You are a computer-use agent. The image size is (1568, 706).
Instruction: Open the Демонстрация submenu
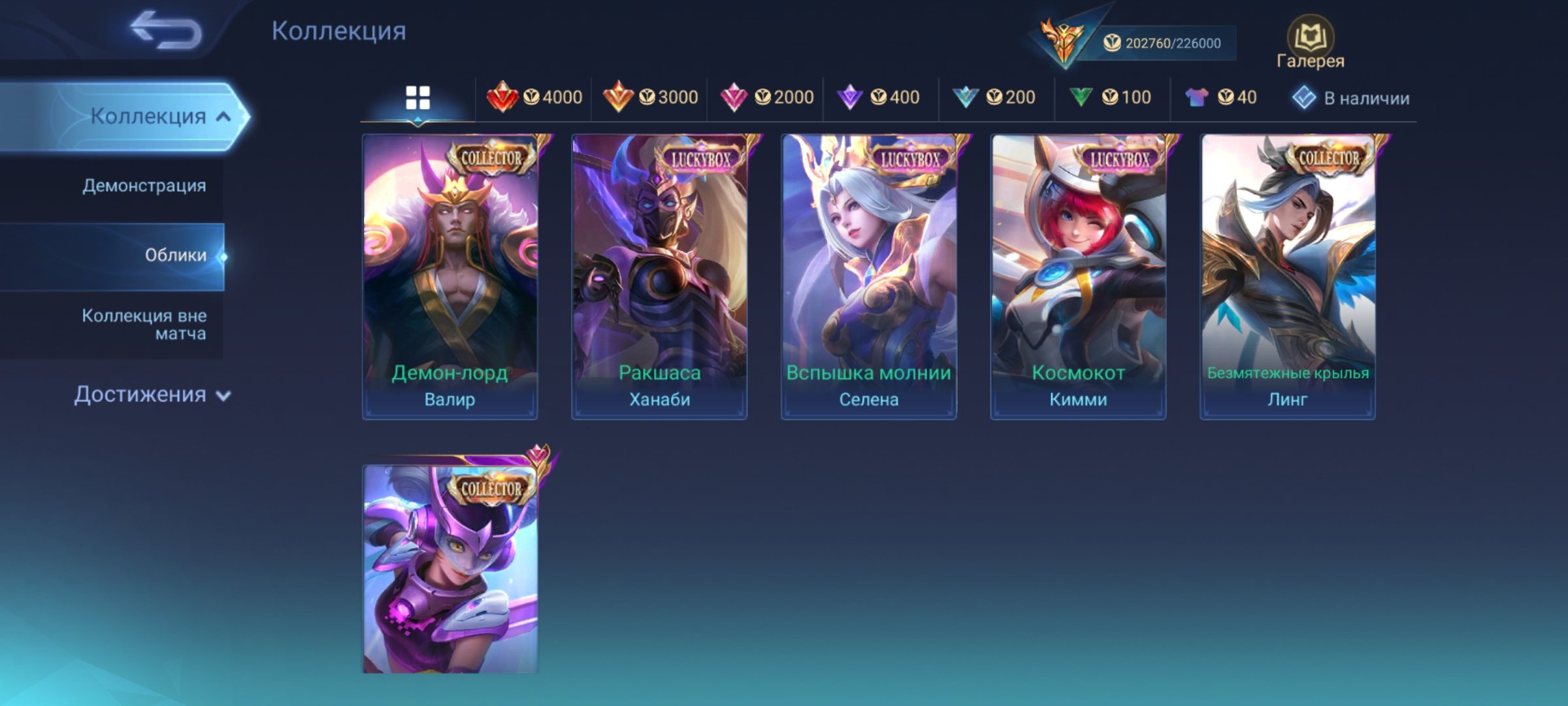pyautogui.click(x=144, y=186)
